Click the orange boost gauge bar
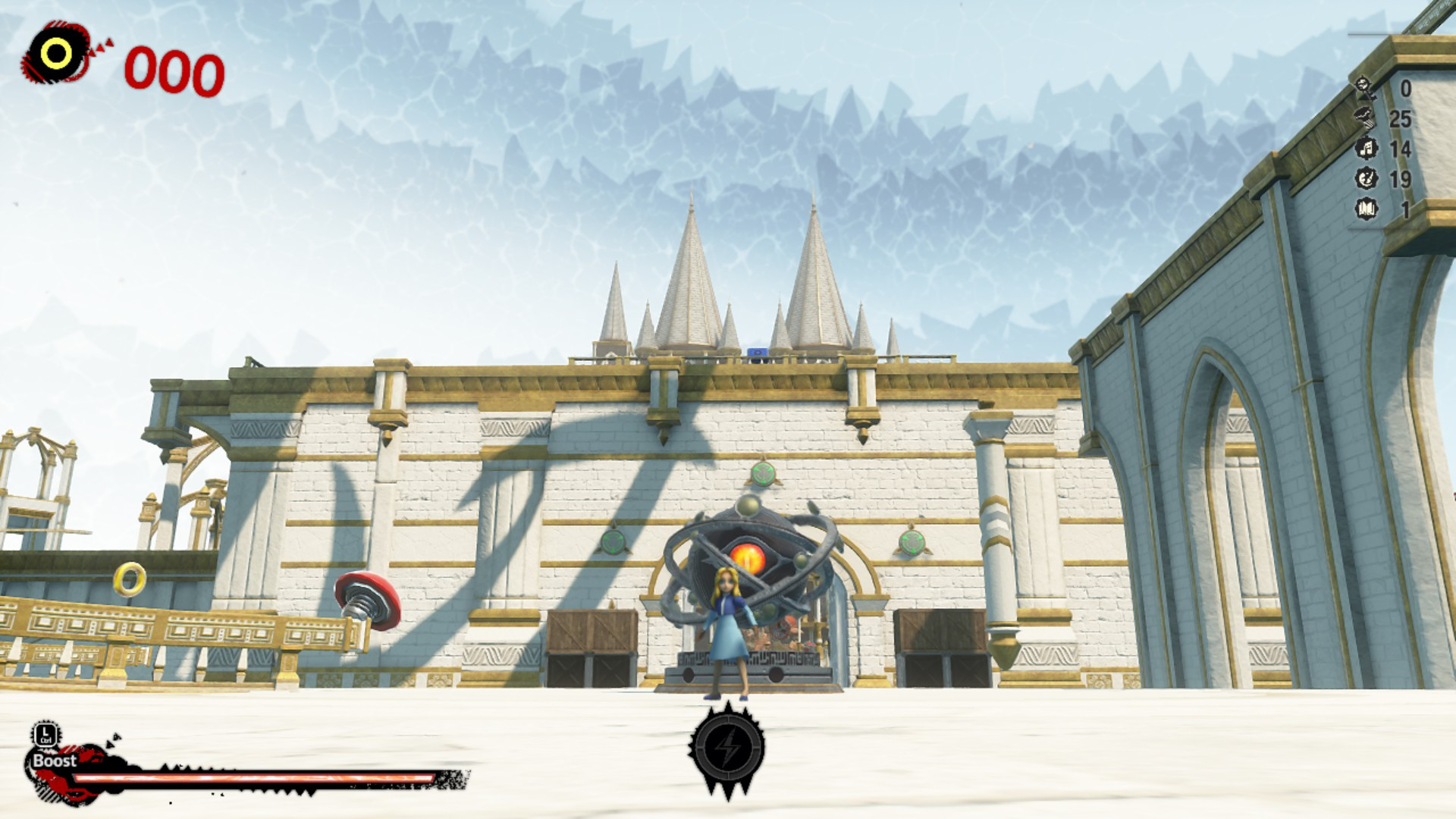This screenshot has height=819, width=1456. tap(250, 779)
